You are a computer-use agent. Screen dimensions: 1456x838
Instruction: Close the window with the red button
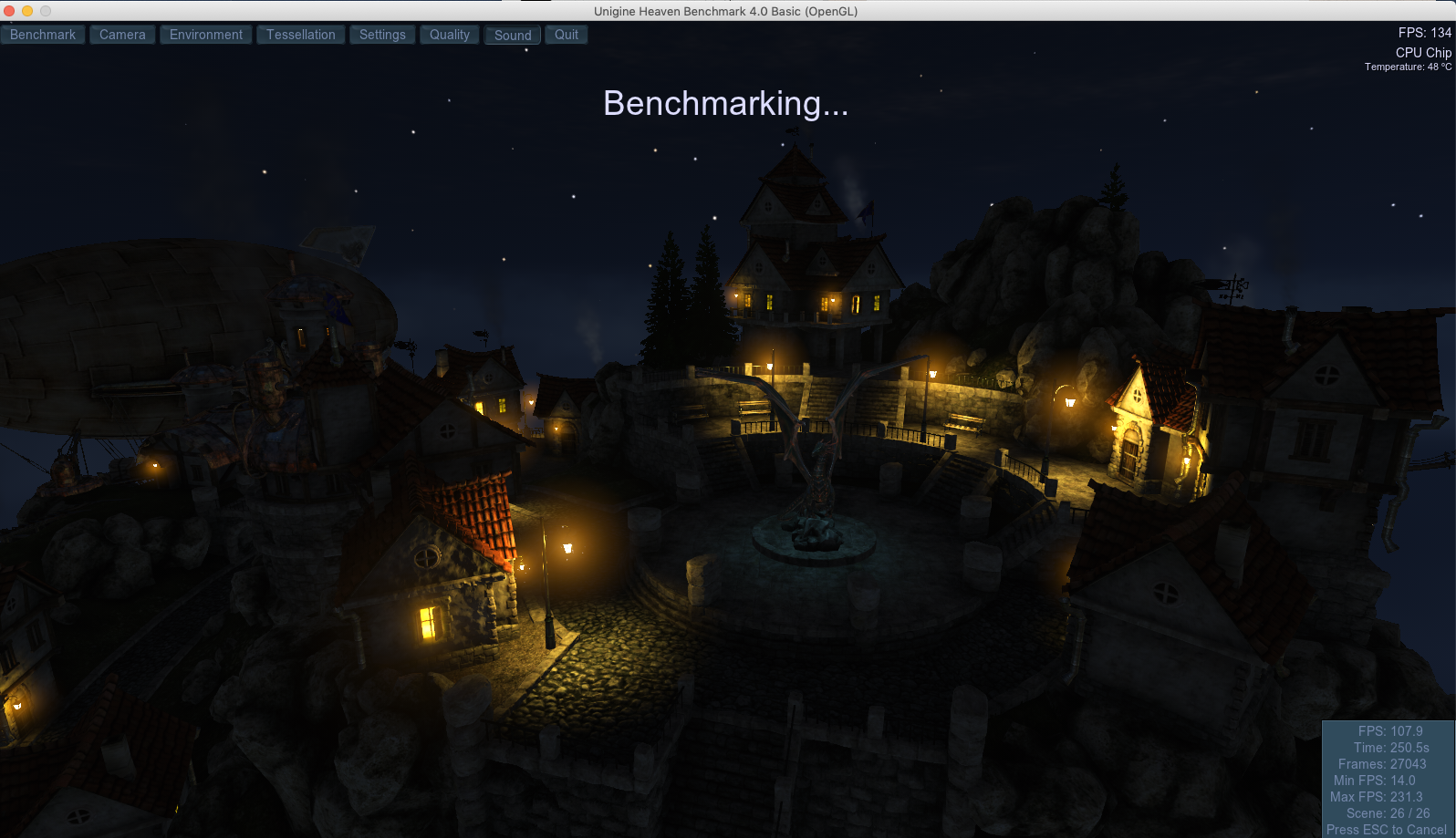[x=9, y=11]
